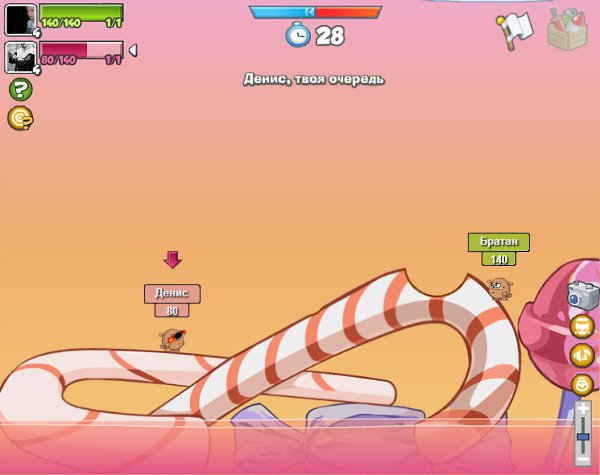Click the yellow button below the camera icon

pyautogui.click(x=581, y=326)
